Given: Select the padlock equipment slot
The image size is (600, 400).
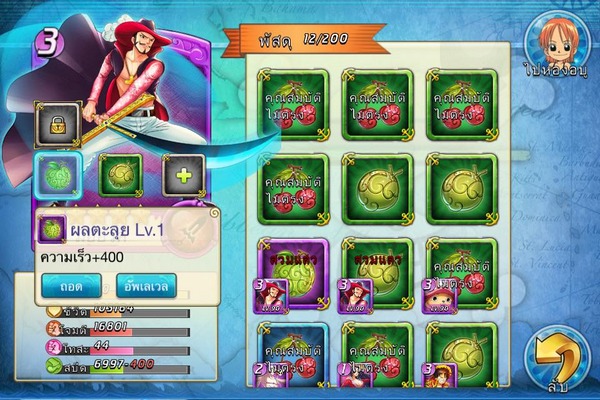Looking at the screenshot, I should tap(57, 124).
